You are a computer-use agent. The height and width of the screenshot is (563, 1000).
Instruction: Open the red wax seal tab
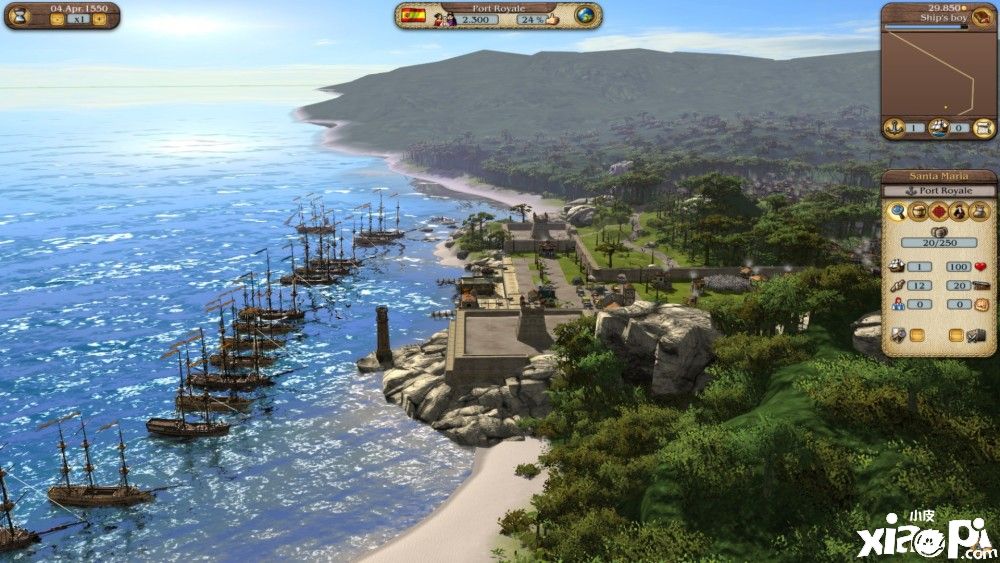point(939,211)
